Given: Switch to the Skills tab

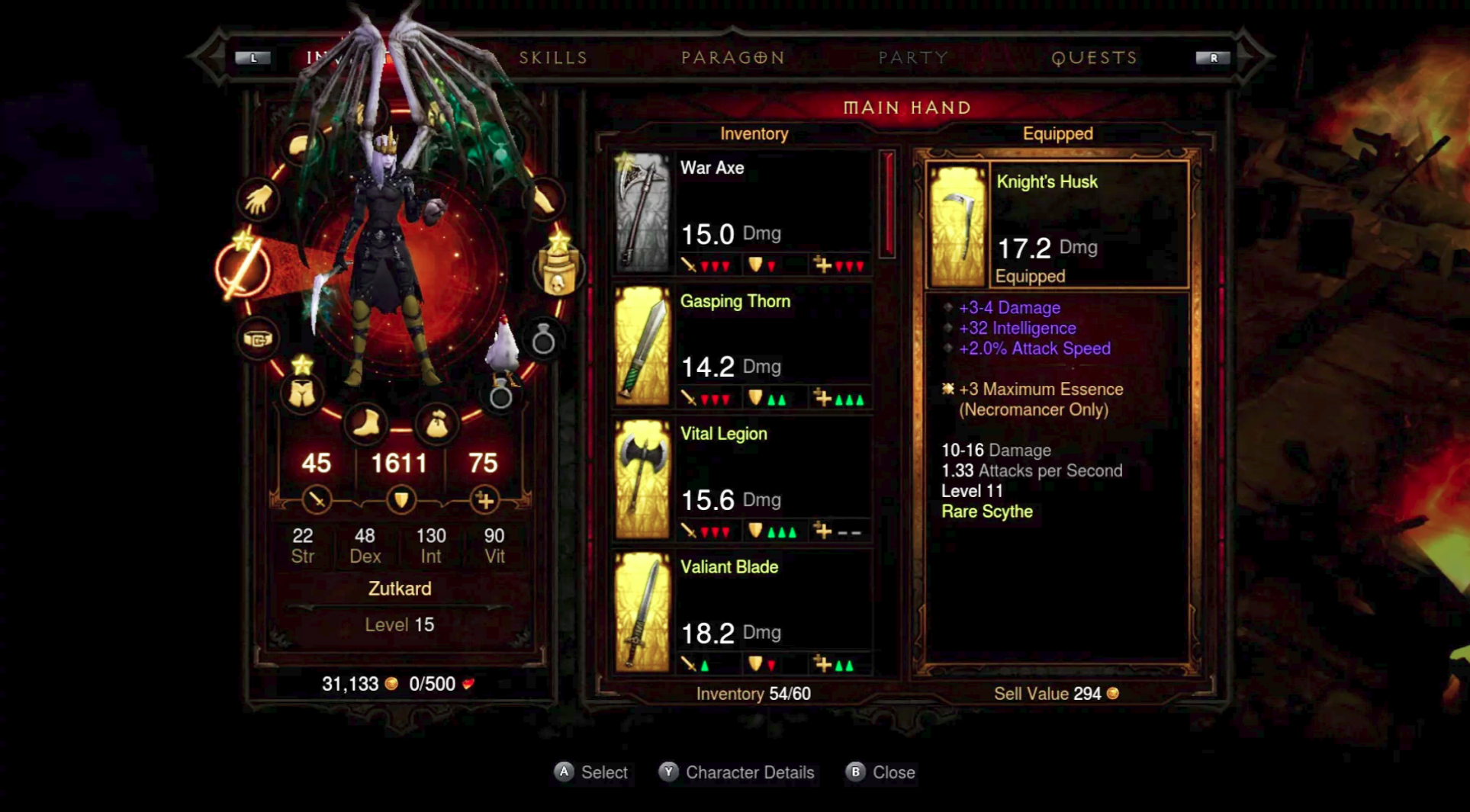Looking at the screenshot, I should pos(552,56).
